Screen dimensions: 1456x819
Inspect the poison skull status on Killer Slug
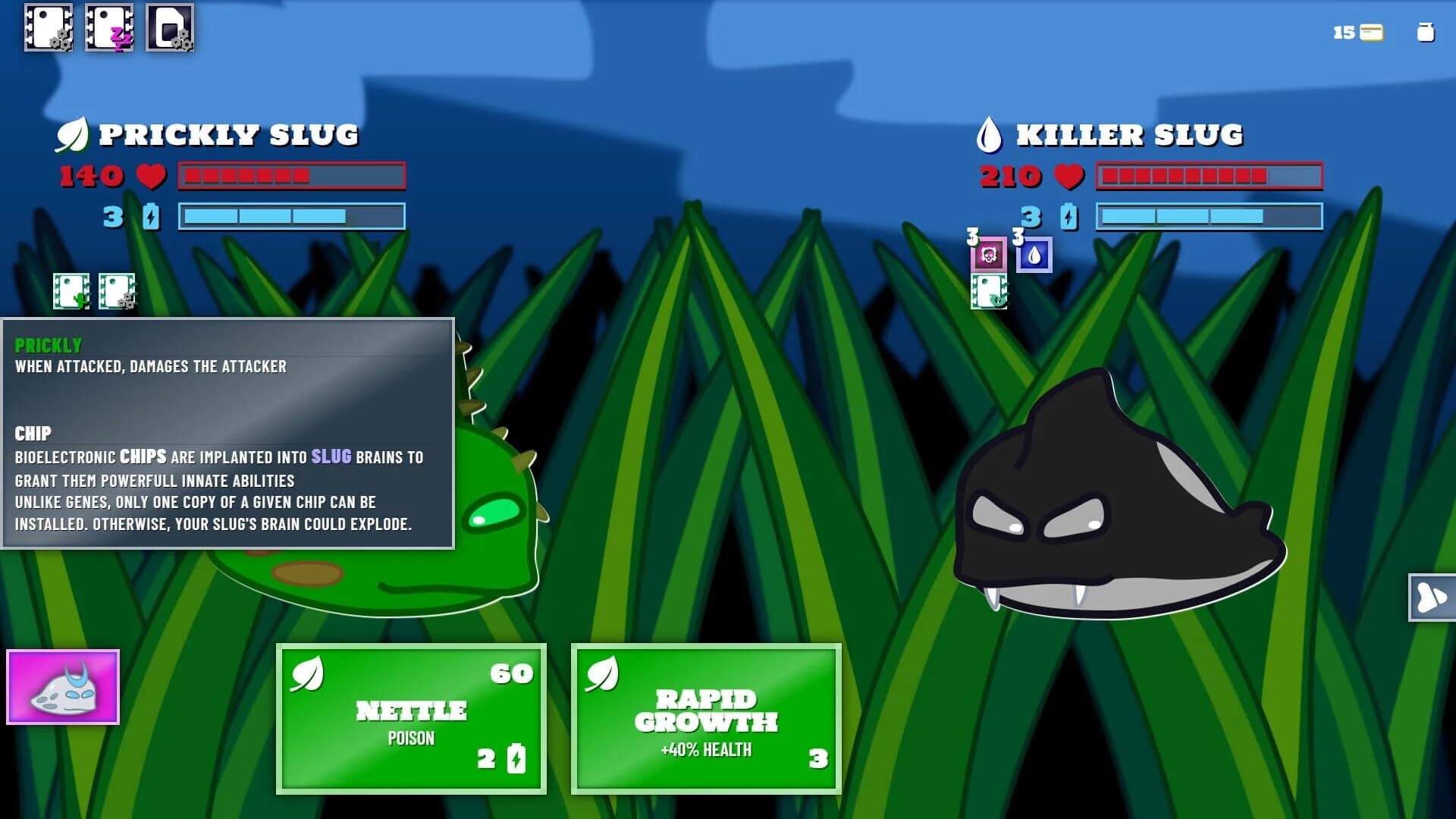(x=987, y=256)
